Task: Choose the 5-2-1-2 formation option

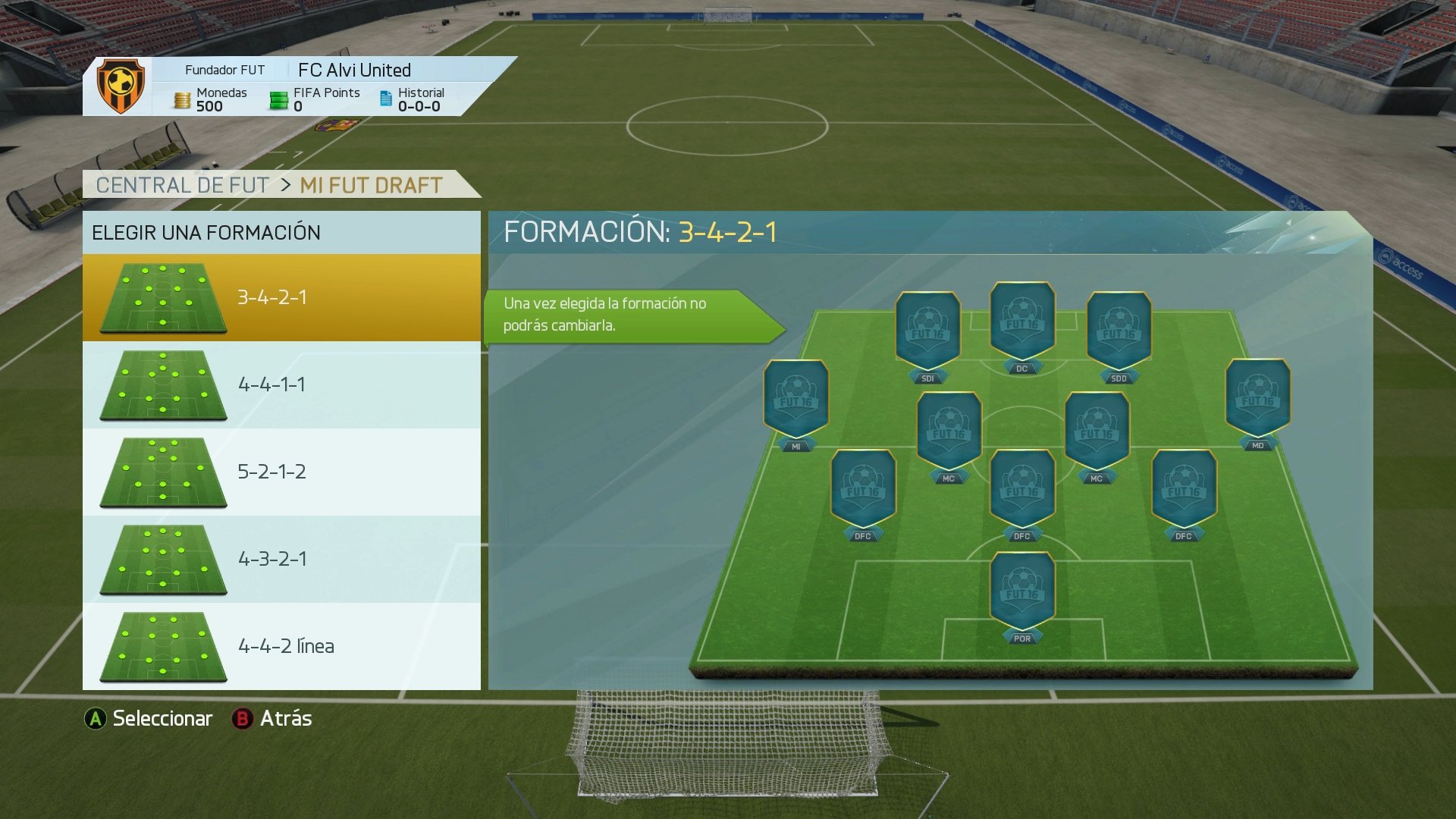Action: click(281, 472)
